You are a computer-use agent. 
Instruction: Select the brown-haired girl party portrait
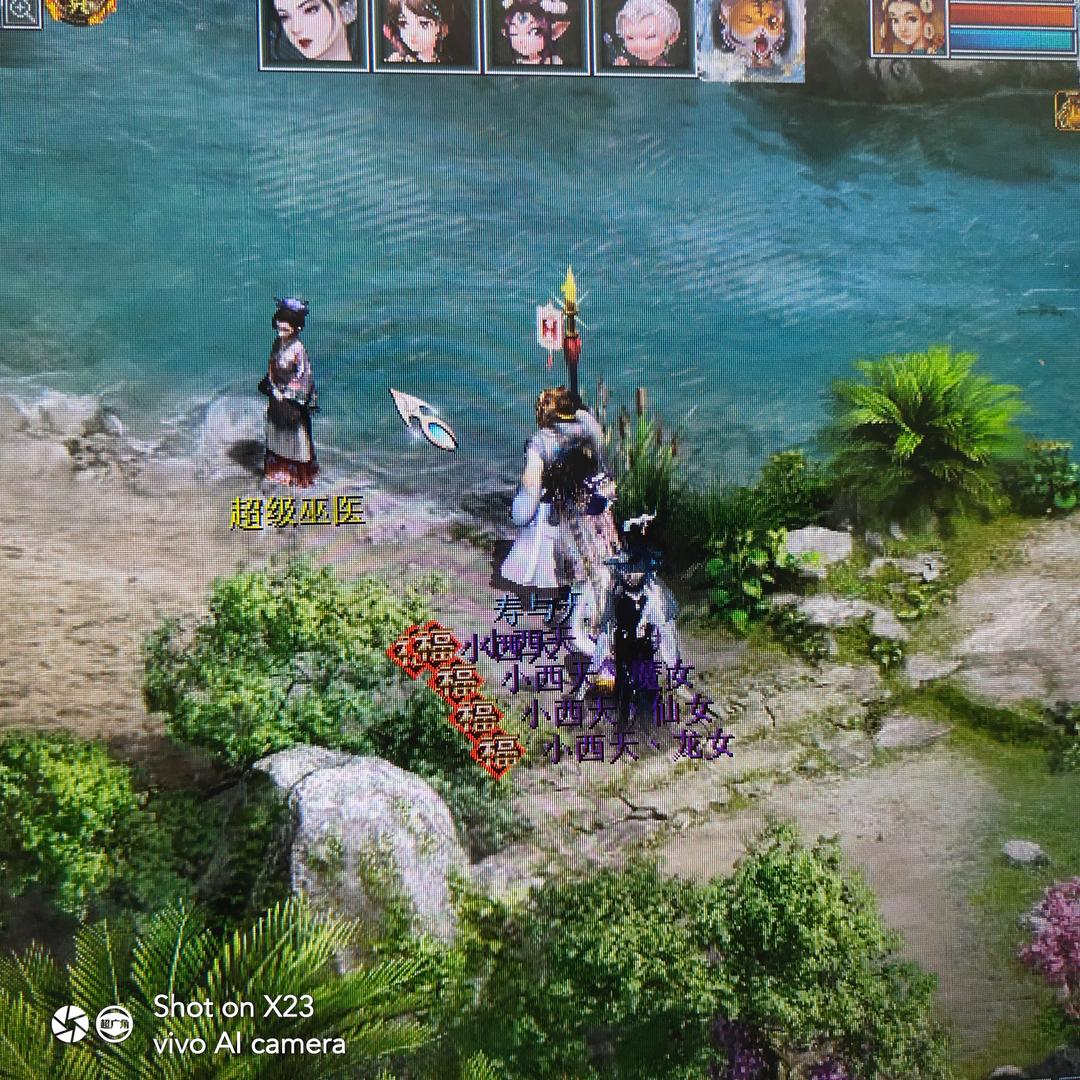point(427,34)
